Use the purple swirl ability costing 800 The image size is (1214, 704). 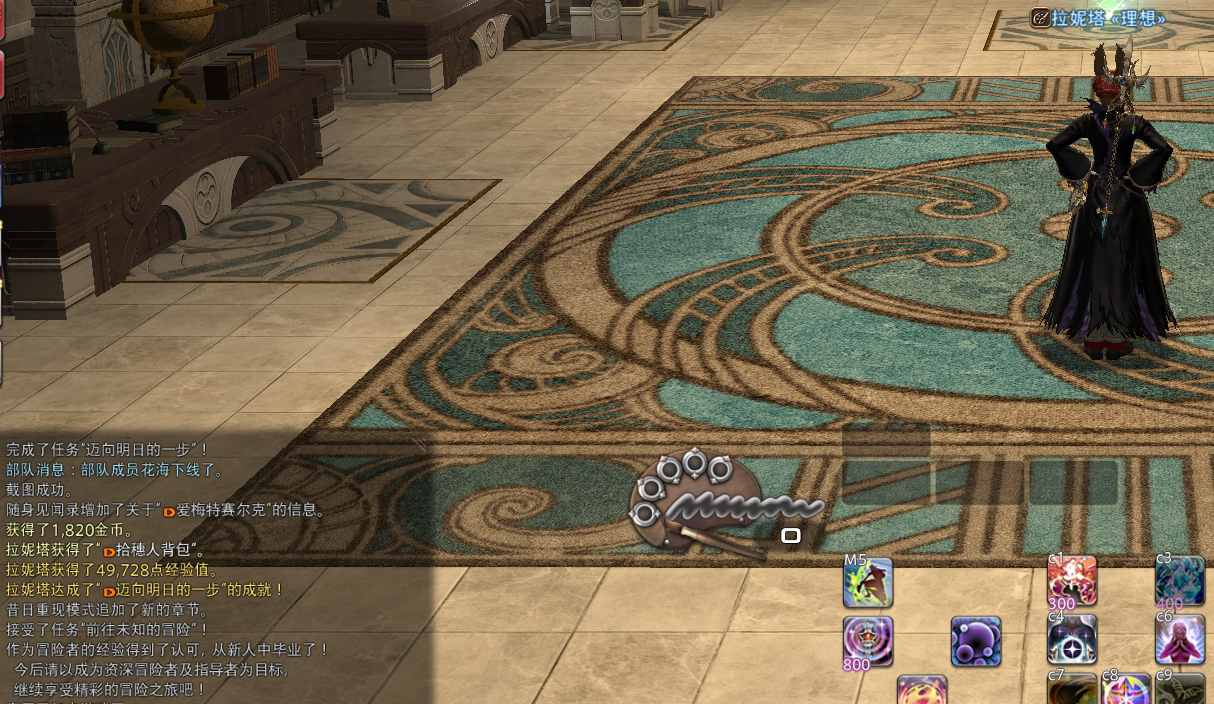868,641
